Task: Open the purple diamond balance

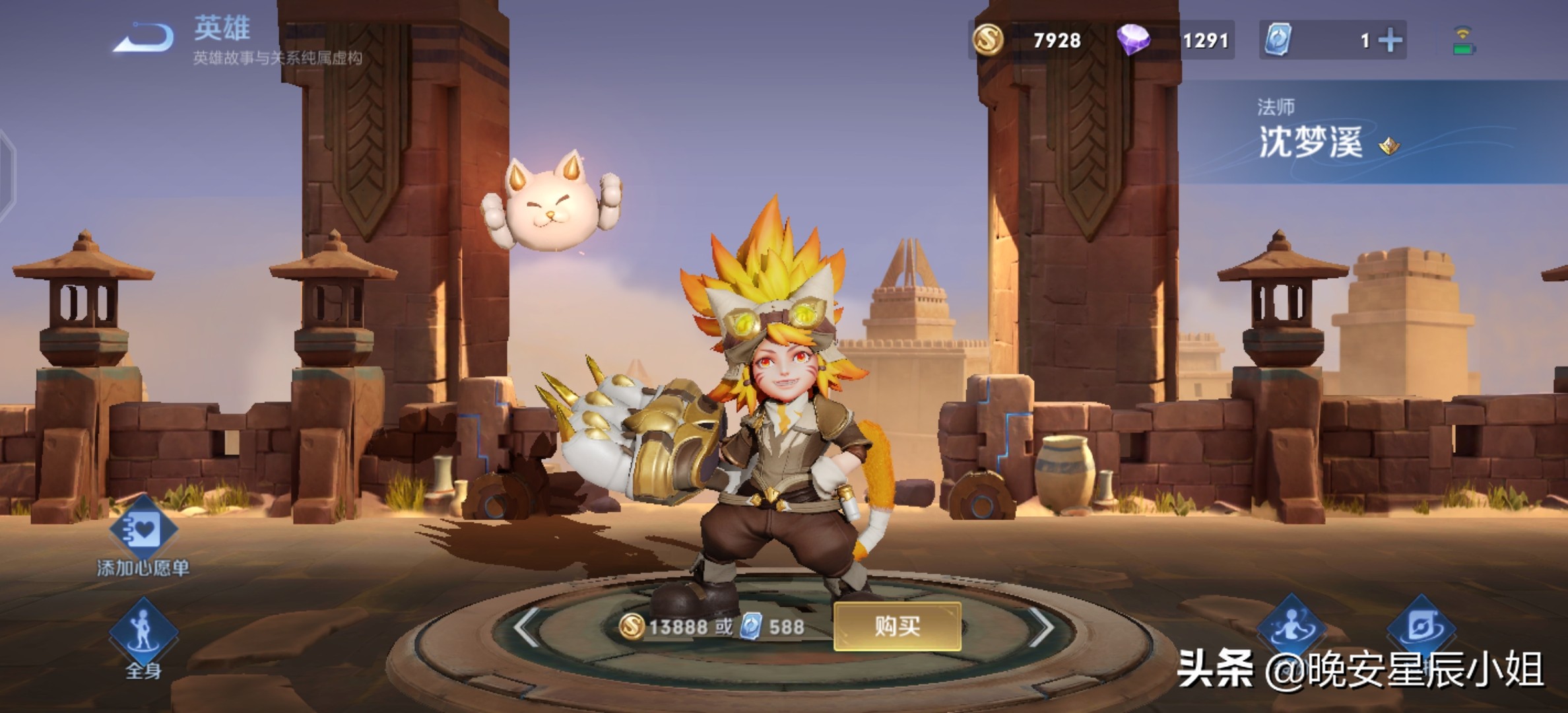Action: click(x=1175, y=40)
